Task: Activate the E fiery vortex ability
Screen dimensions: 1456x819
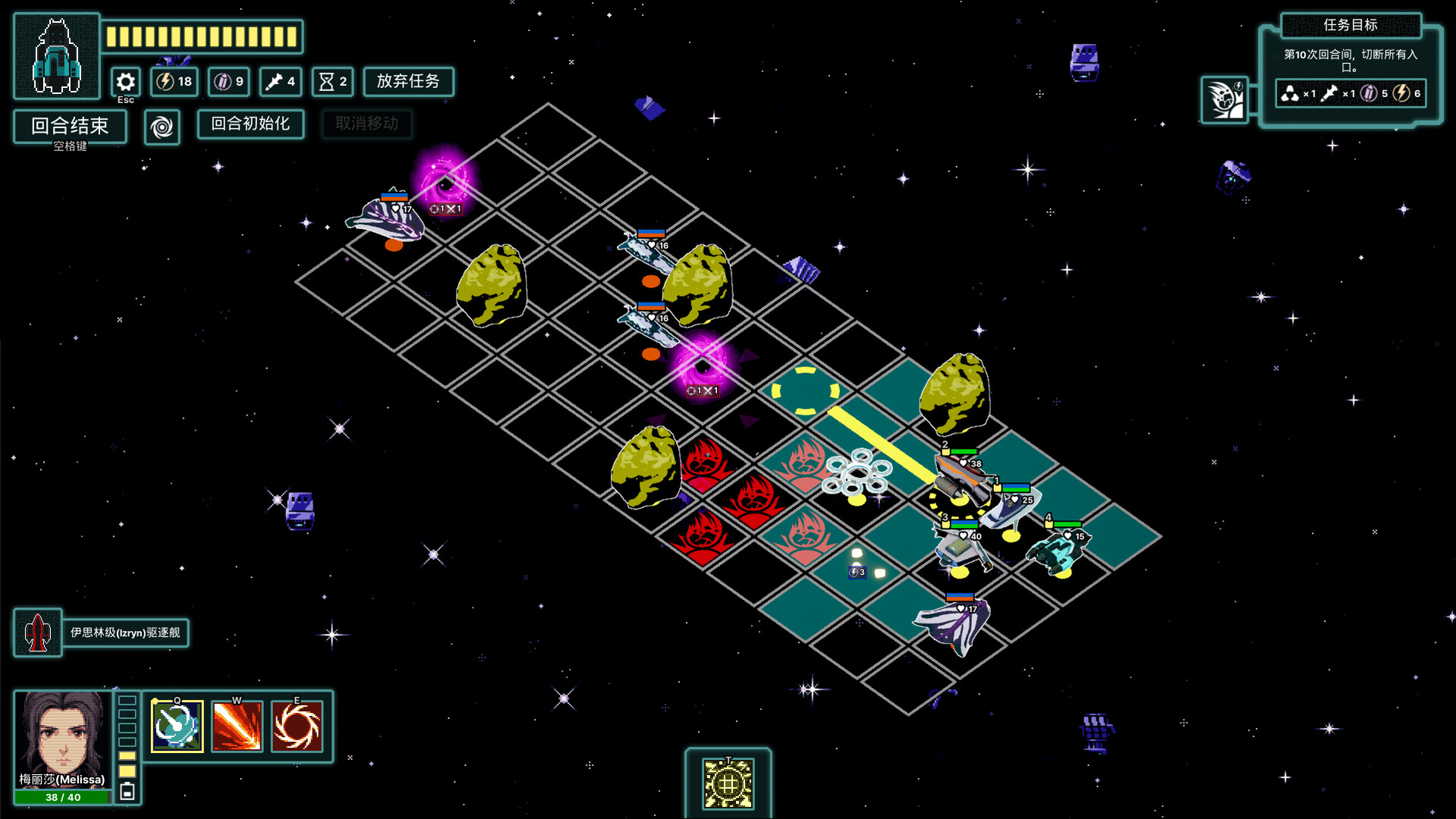Action: [297, 726]
